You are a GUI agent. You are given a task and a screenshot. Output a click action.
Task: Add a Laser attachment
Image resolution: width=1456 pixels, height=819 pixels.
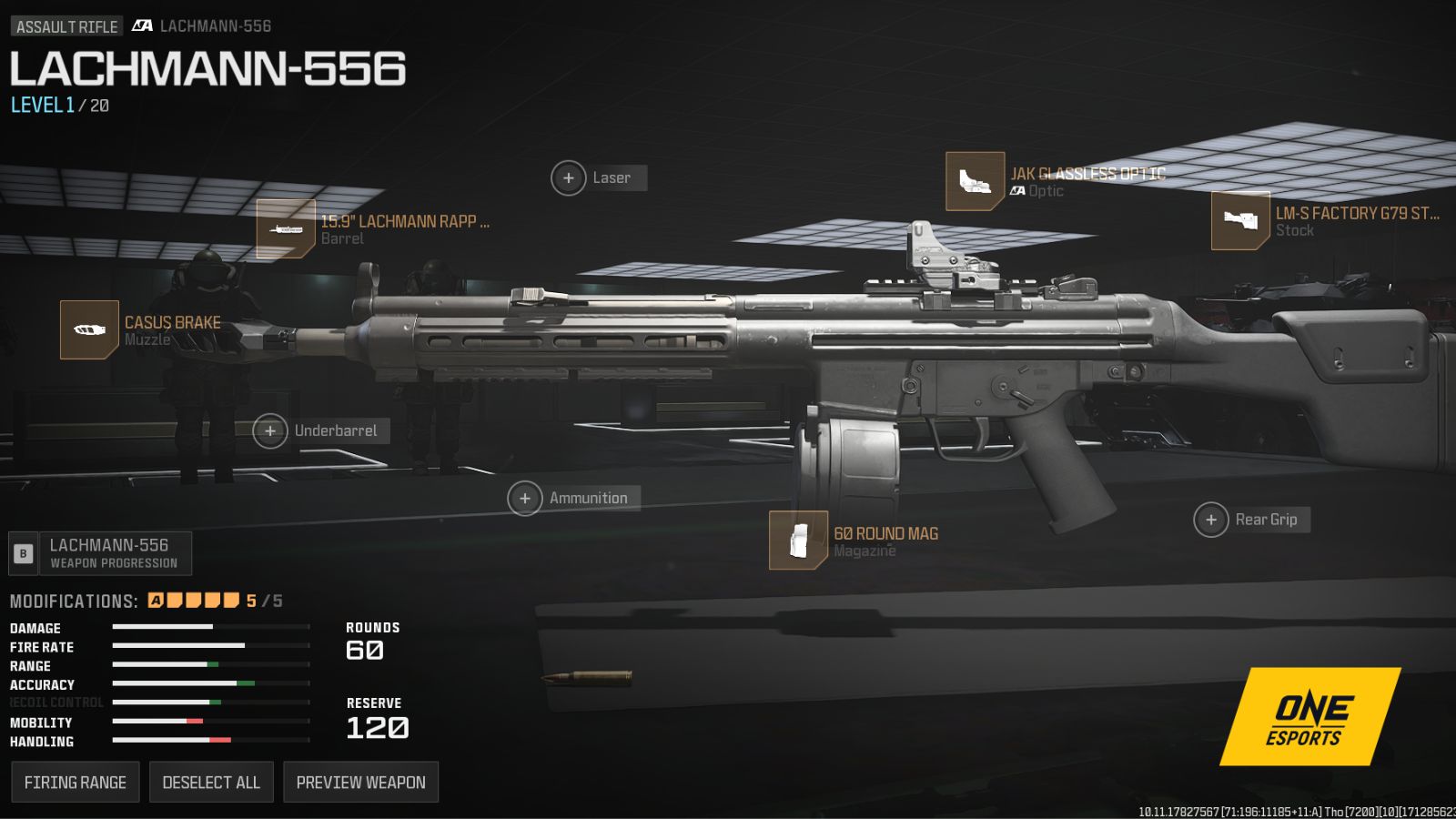569,178
